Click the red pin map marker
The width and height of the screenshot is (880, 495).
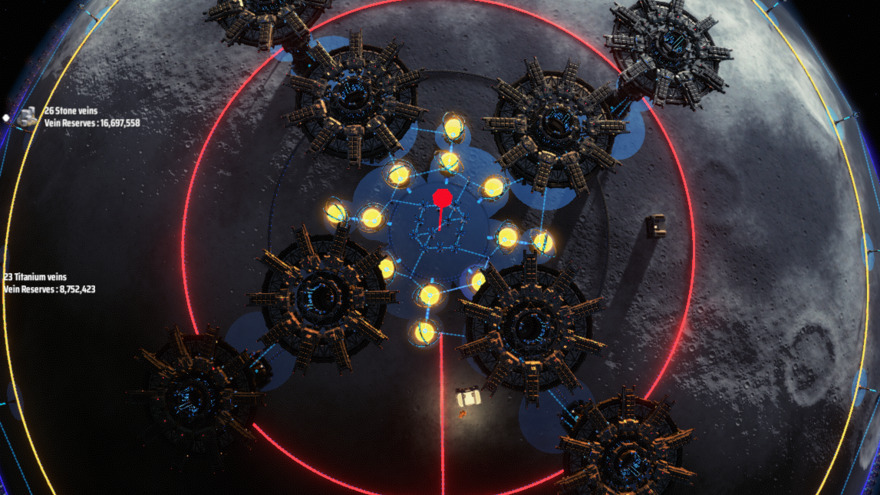pos(442,198)
